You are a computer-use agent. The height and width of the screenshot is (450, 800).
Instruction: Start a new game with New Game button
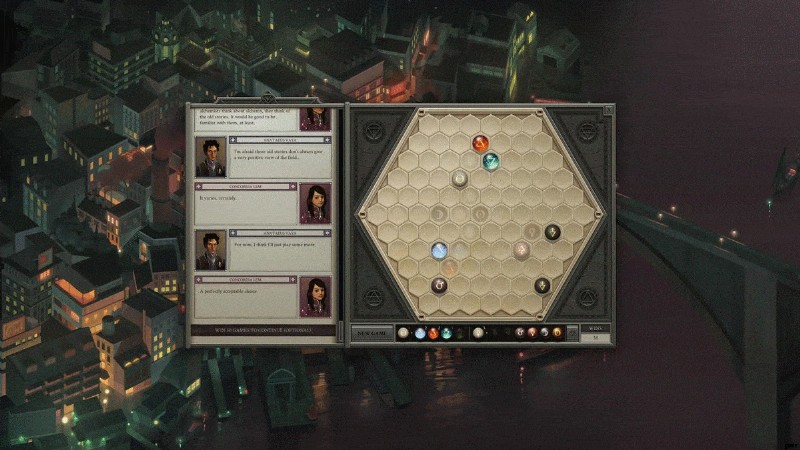pyautogui.click(x=369, y=333)
